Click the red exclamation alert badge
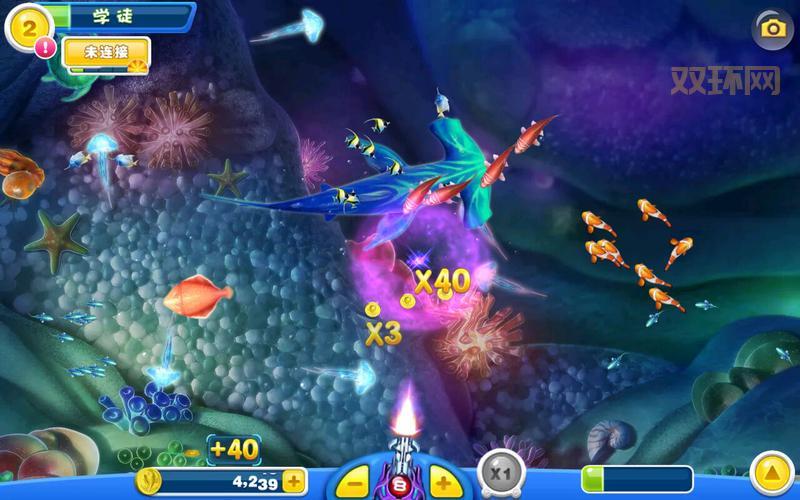This screenshot has width=800, height=500. (x=45, y=47)
